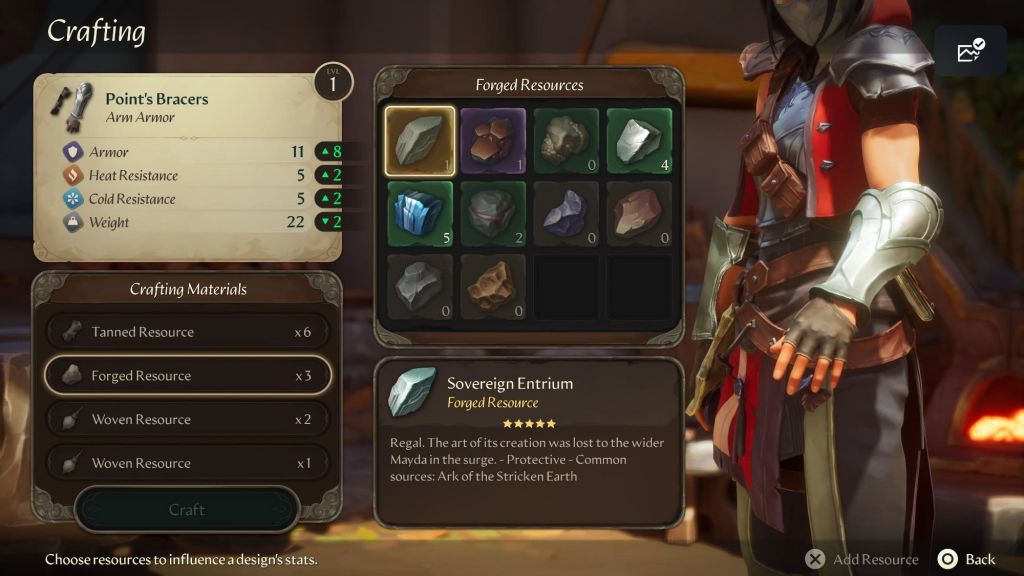Select the Tanned Resource material row
This screenshot has width=1024, height=576.
pyautogui.click(x=187, y=332)
